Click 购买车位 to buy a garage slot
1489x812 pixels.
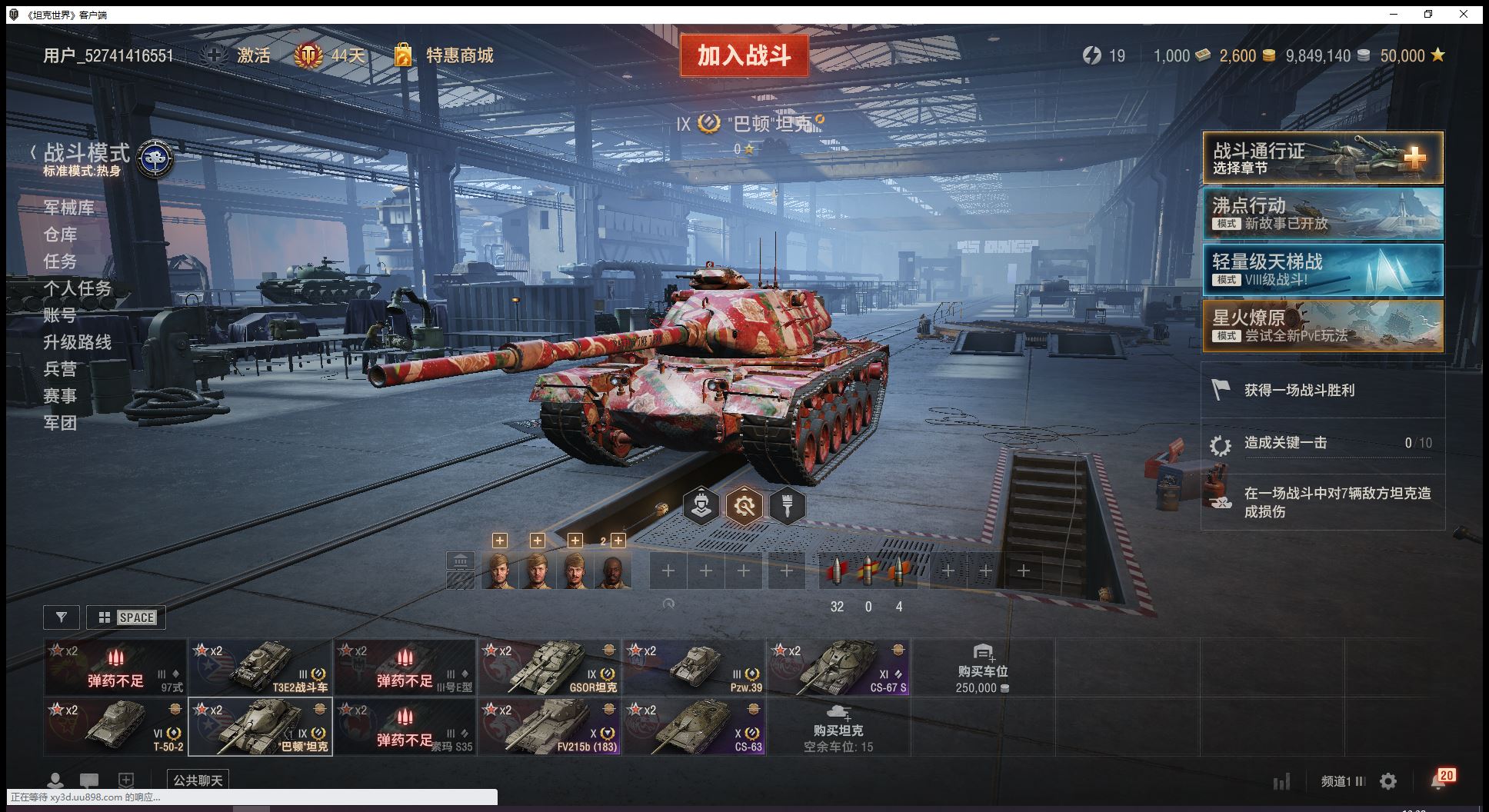982,667
